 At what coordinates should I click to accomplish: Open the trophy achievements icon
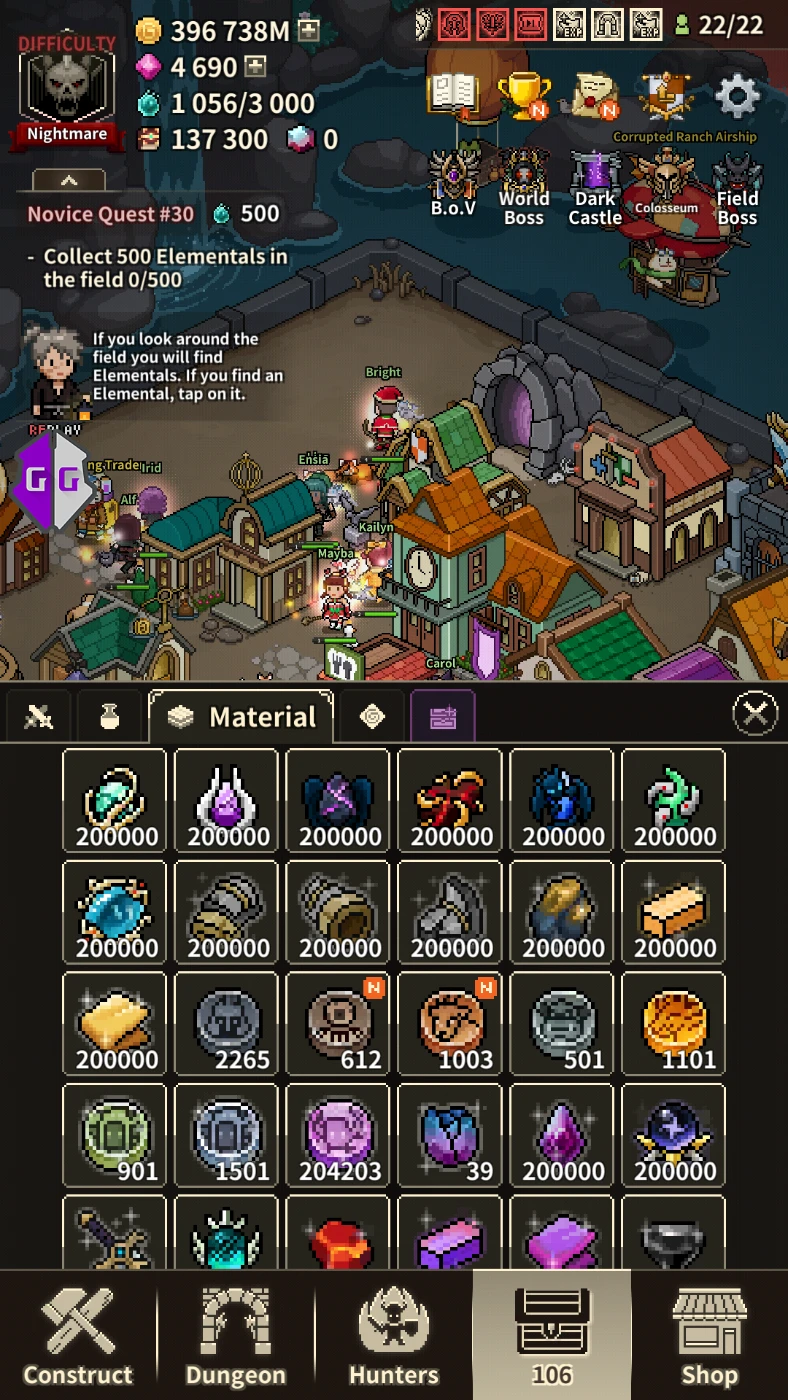click(523, 96)
